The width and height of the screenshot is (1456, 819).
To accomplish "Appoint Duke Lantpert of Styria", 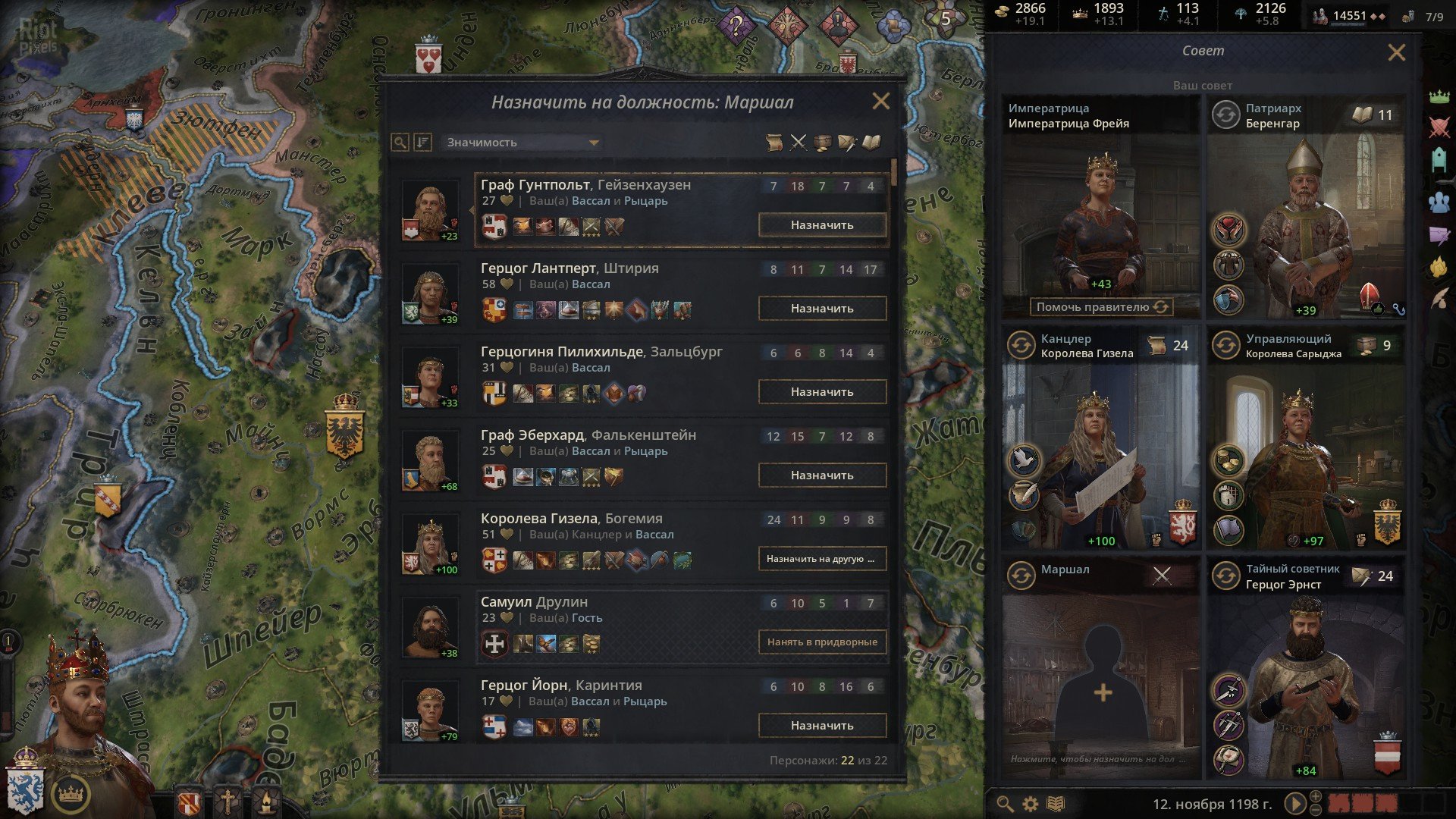I will 822,309.
